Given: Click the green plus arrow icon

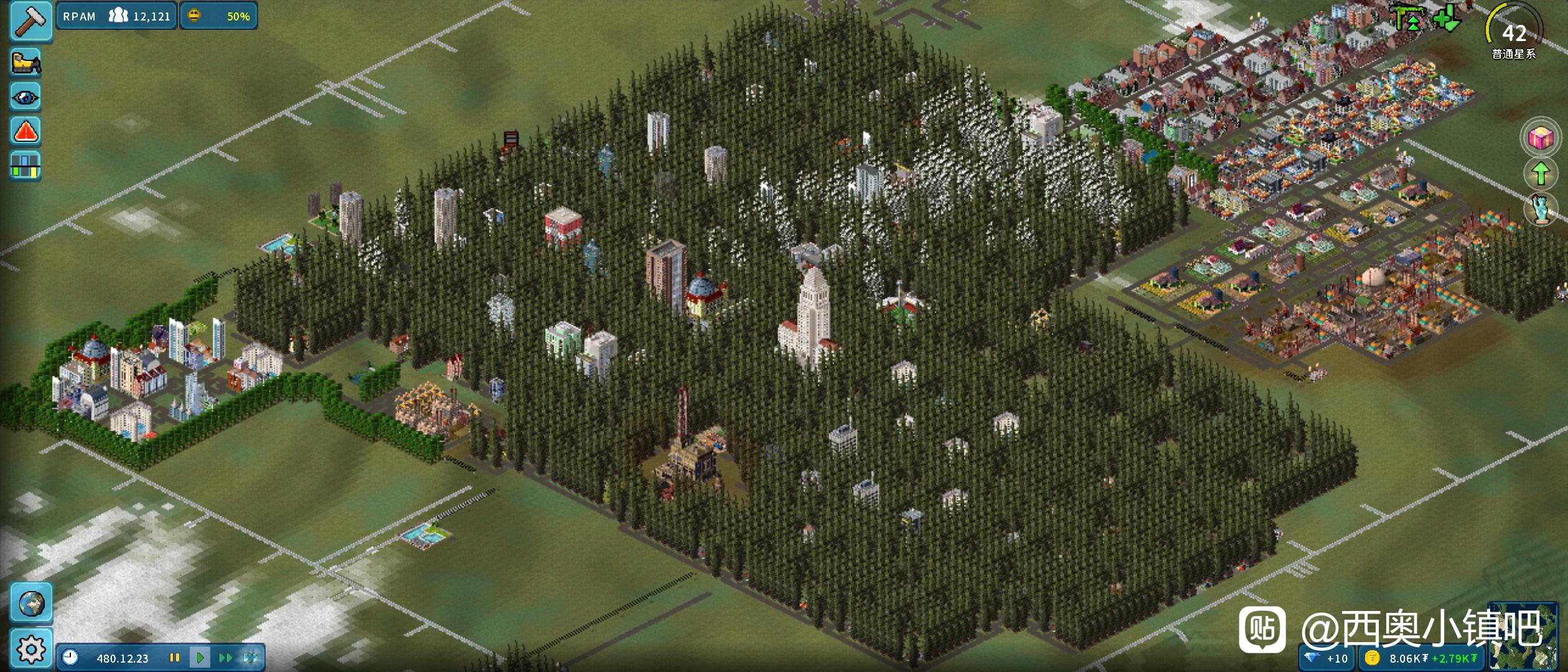Looking at the screenshot, I should click(x=1447, y=19).
